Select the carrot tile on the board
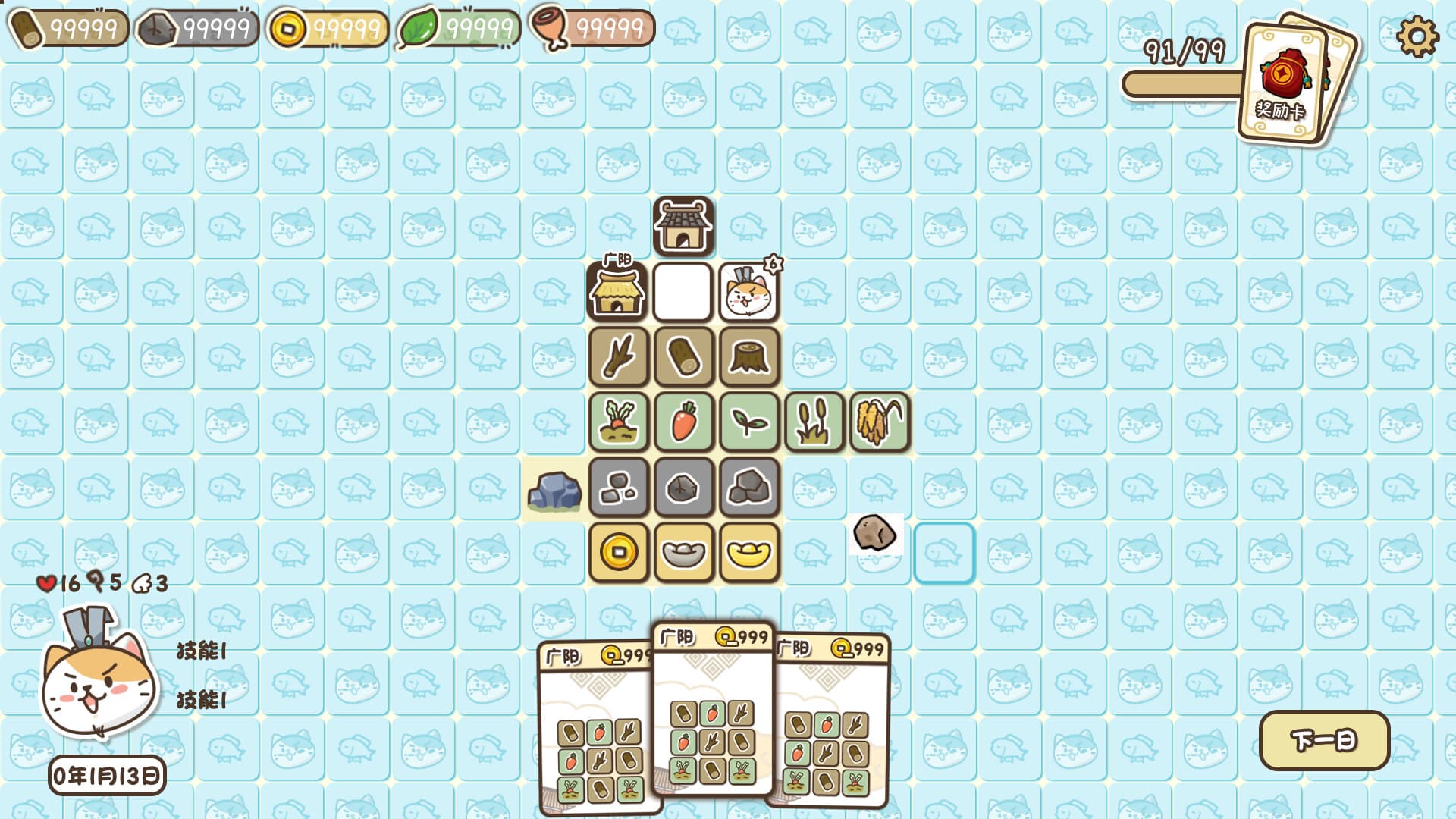This screenshot has width=1456, height=819. coord(683,422)
